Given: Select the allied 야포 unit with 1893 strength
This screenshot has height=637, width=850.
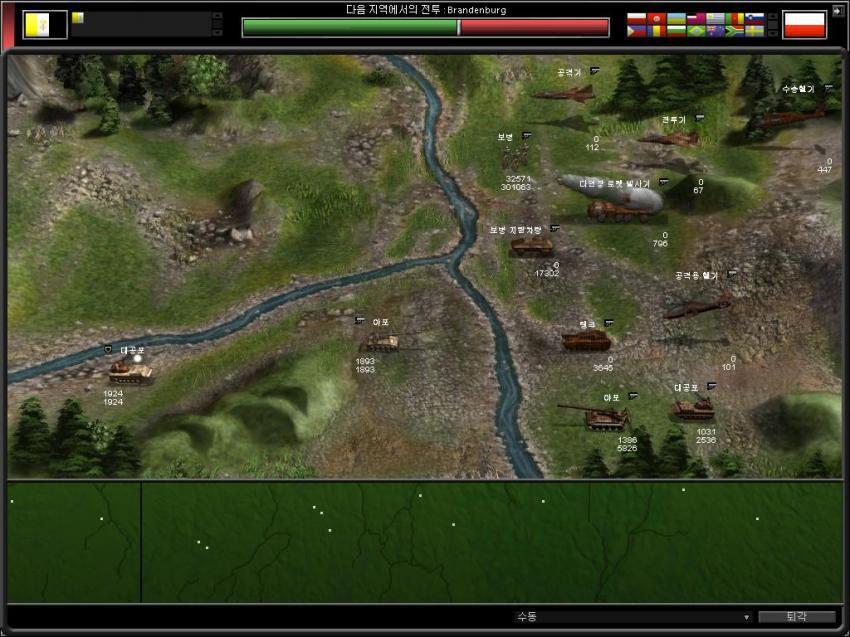Looking at the screenshot, I should point(380,343).
